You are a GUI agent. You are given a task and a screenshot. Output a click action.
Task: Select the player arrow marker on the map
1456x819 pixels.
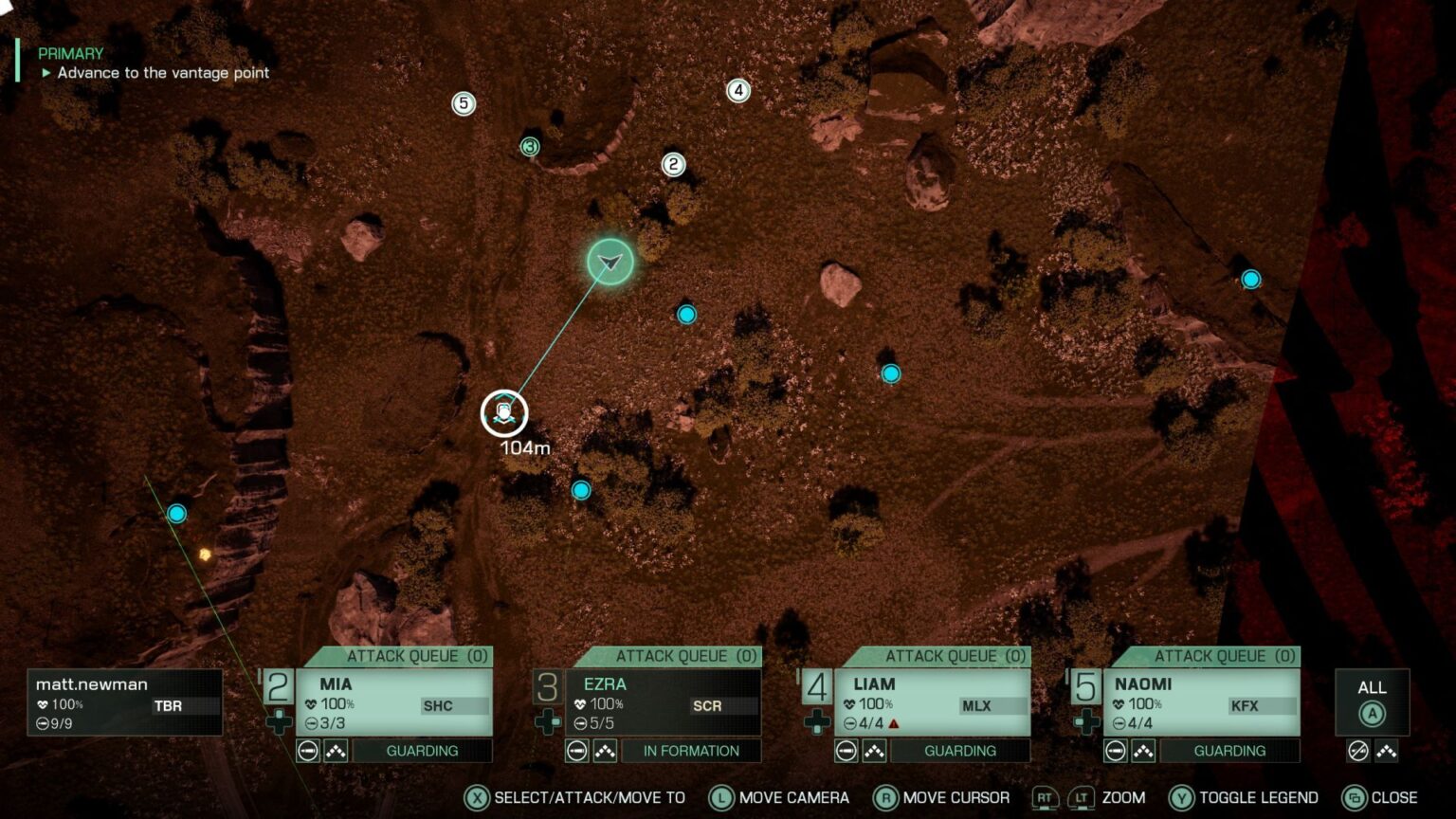click(x=608, y=263)
